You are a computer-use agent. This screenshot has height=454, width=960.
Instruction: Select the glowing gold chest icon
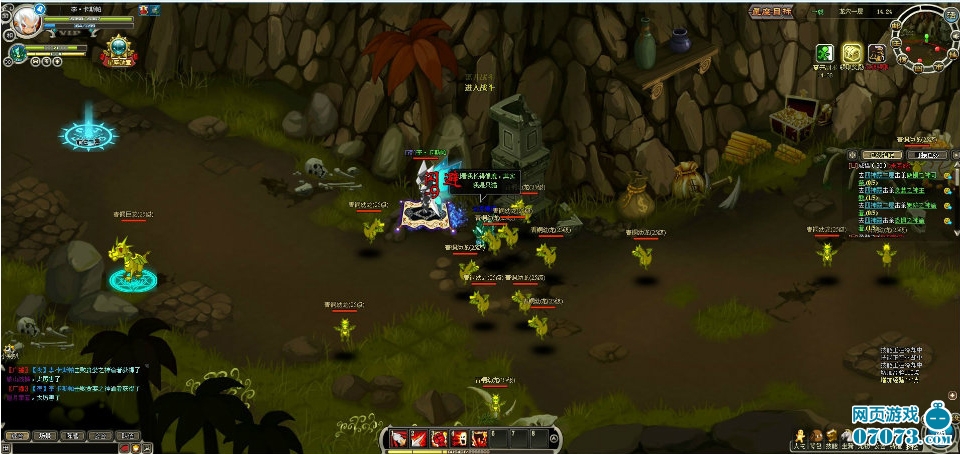(851, 53)
